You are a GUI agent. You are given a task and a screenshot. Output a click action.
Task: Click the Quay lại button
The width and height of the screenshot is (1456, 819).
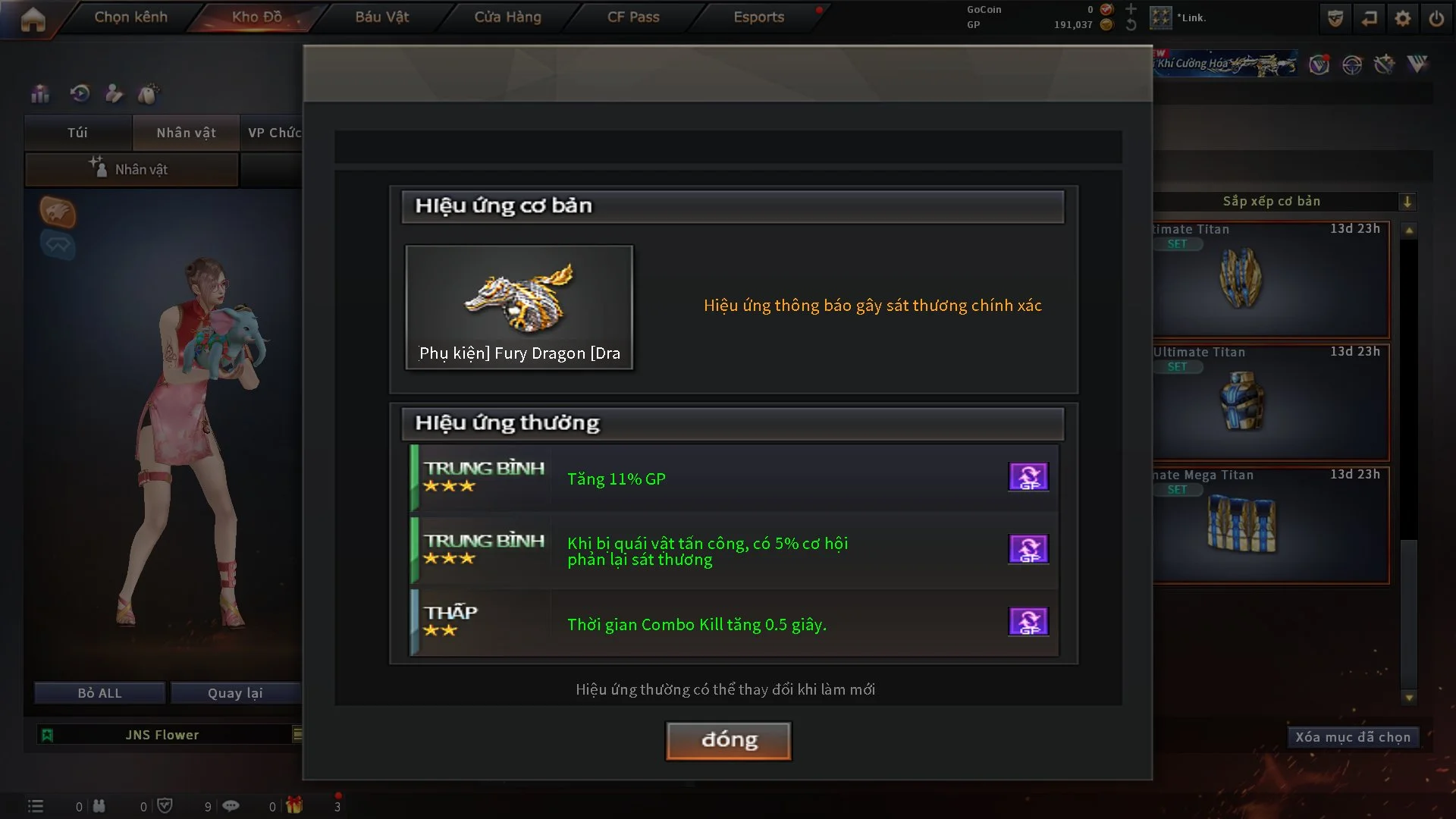coord(235,693)
